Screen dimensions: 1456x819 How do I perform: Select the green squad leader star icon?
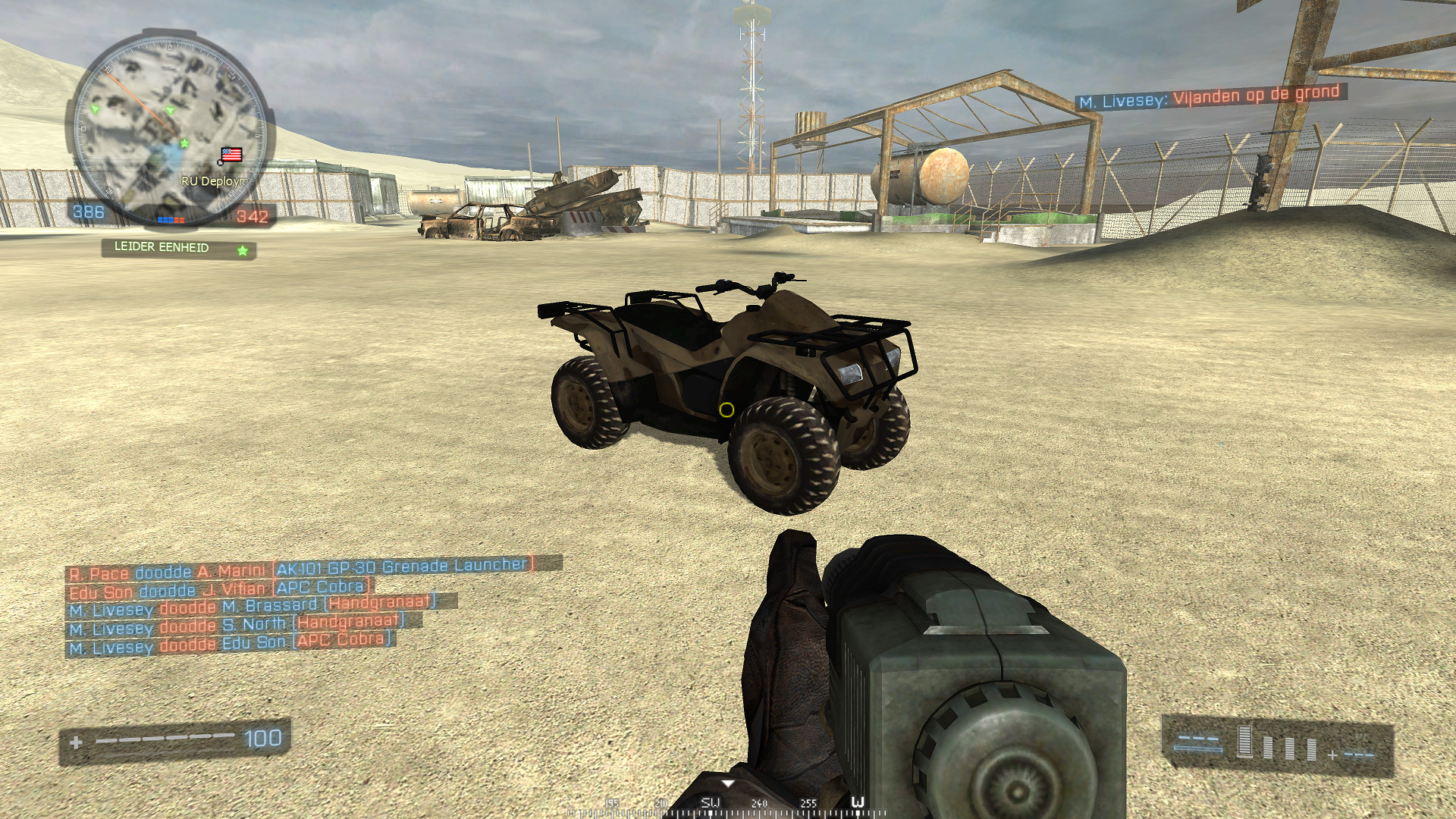tap(184, 142)
